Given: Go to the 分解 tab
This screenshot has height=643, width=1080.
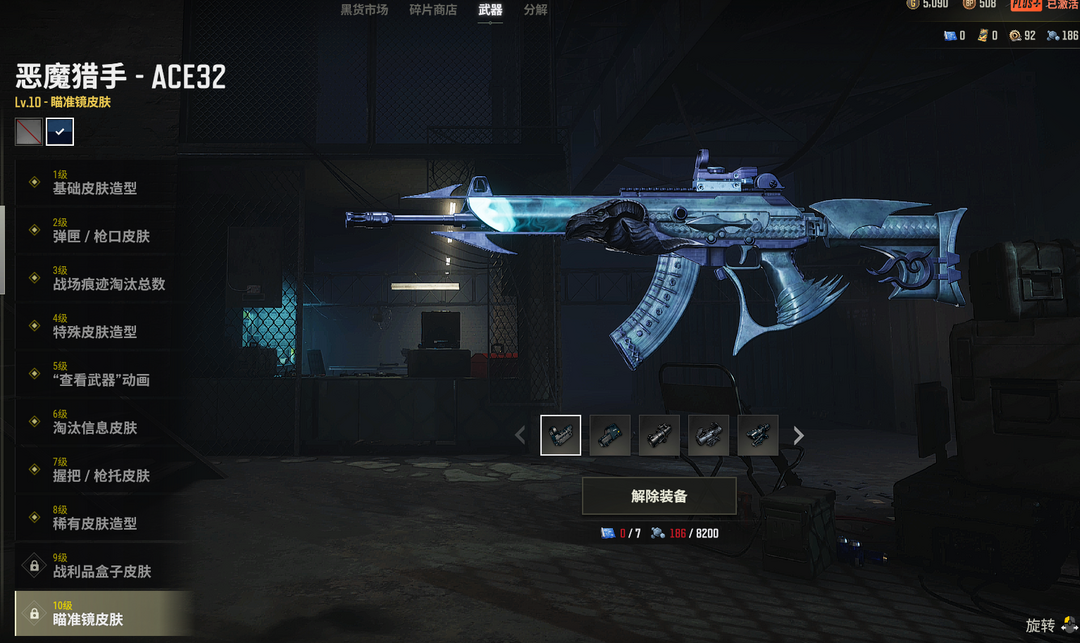Looking at the screenshot, I should pos(535,10).
